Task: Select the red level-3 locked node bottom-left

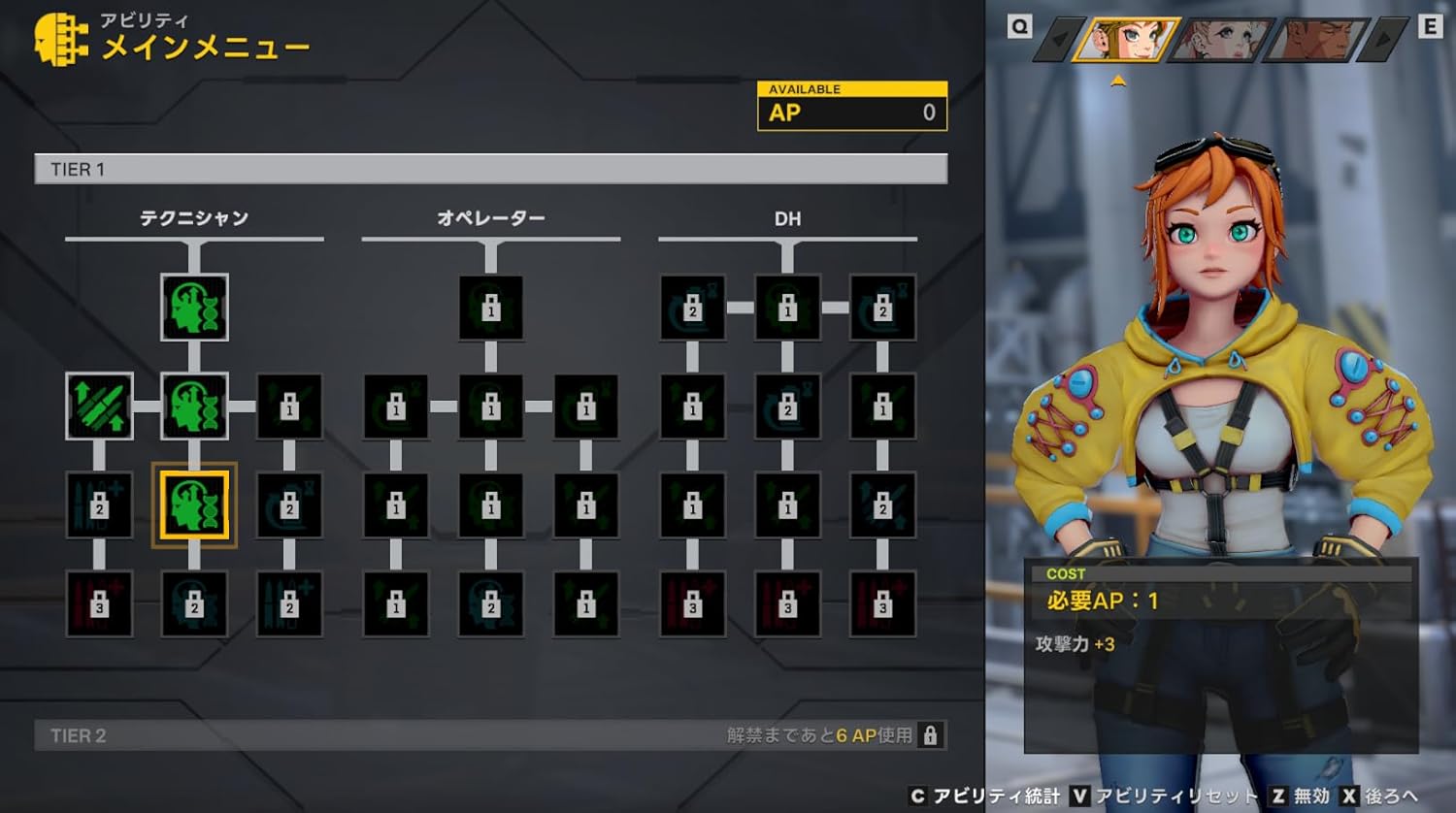Action: 99,602
